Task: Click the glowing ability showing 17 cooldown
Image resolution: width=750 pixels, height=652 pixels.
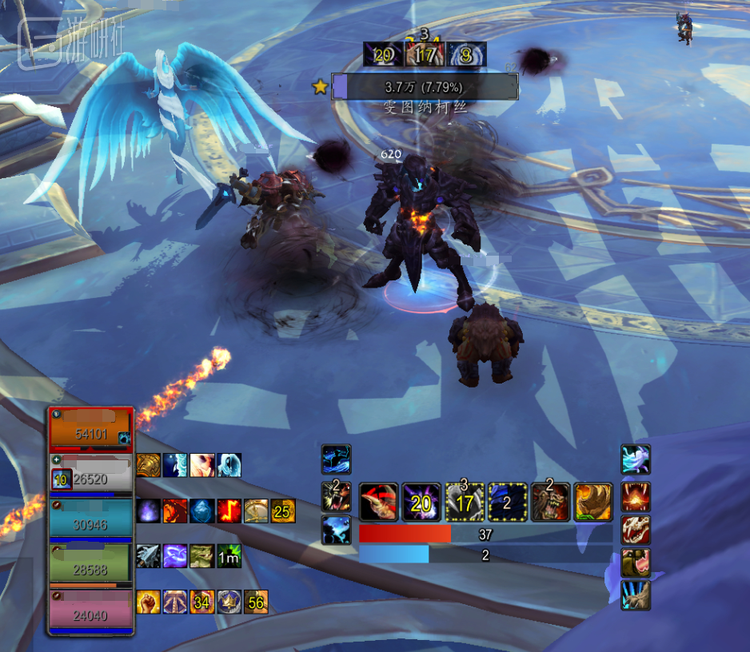Action: coord(464,502)
